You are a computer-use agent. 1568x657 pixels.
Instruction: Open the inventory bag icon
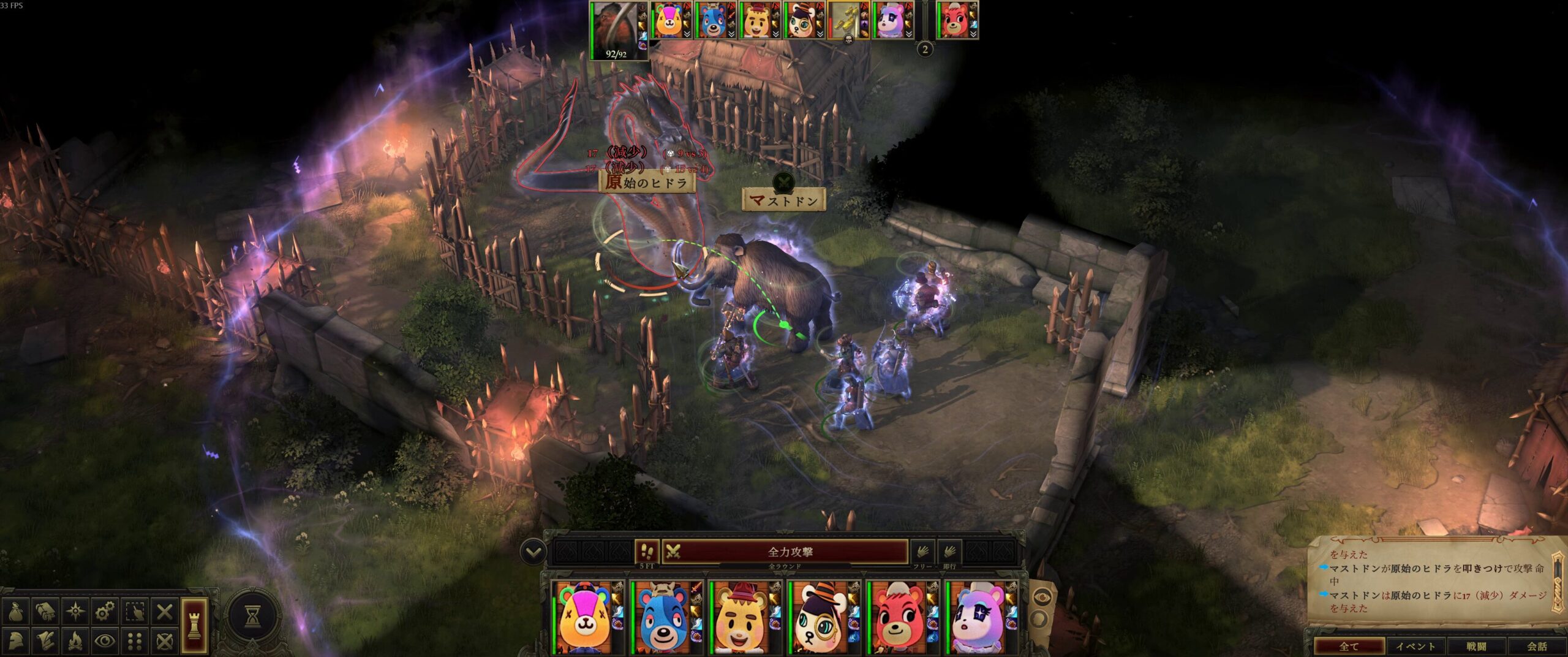(16, 611)
